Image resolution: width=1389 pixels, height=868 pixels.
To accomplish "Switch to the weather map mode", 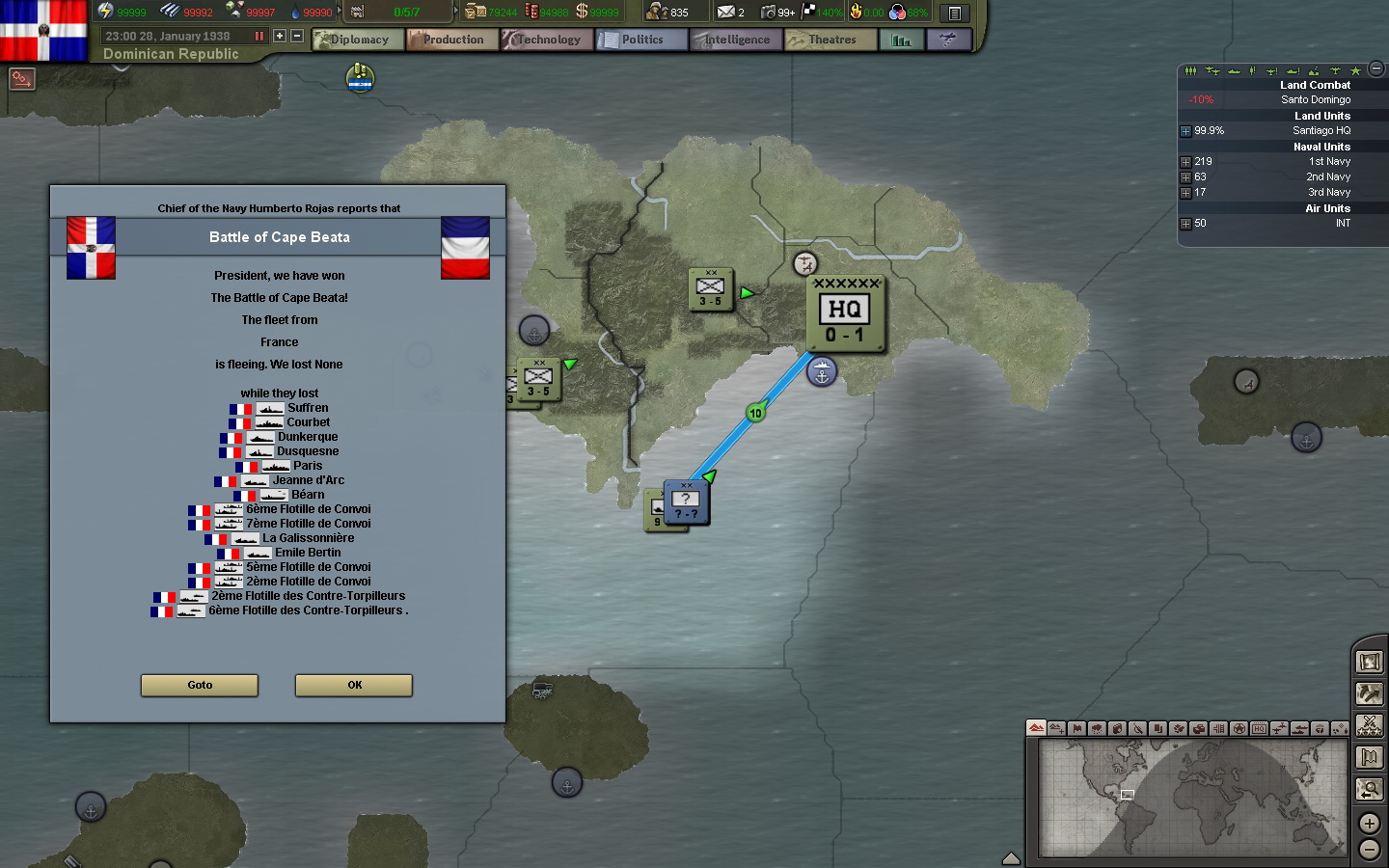I will (1097, 730).
